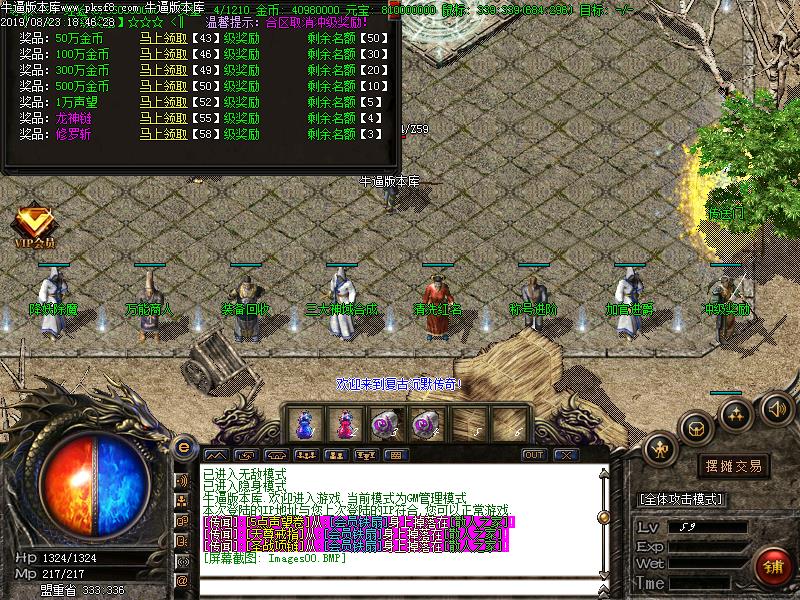
Task: Open the round 'e' button beside chat
Action: coord(183,446)
